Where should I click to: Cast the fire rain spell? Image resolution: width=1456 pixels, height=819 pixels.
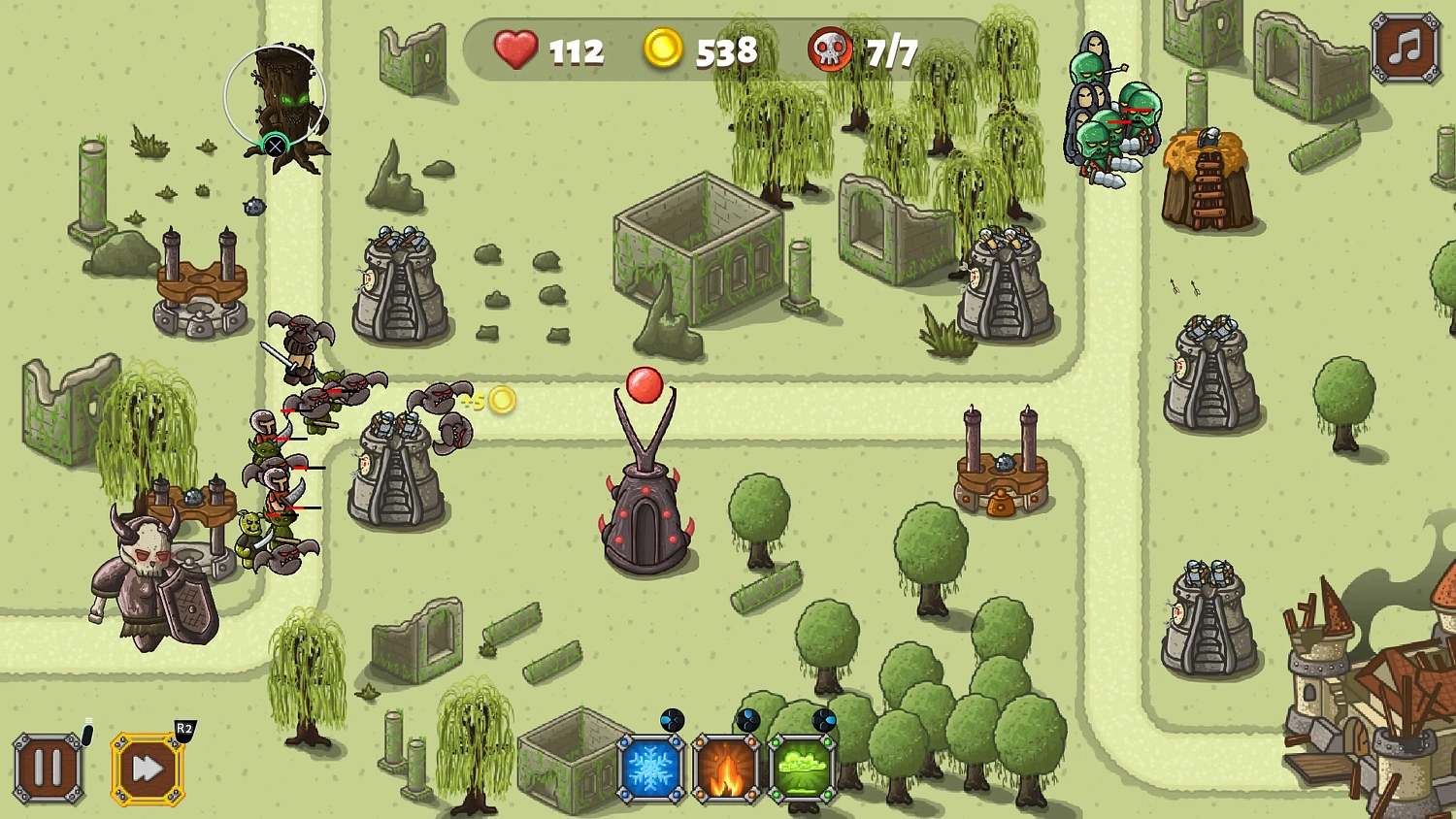(x=727, y=769)
